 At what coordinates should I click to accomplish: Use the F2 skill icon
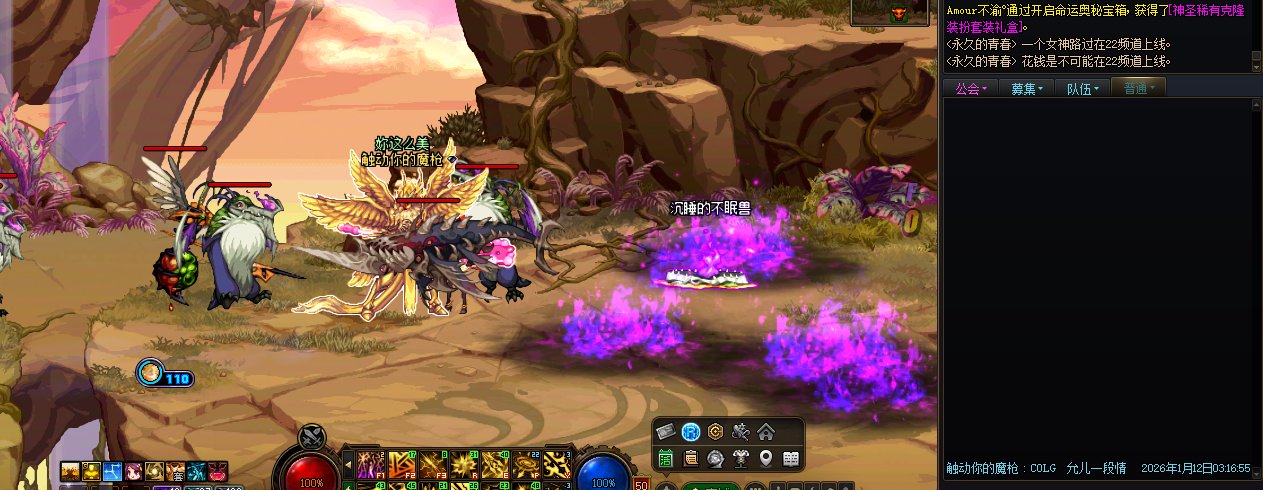tap(403, 464)
